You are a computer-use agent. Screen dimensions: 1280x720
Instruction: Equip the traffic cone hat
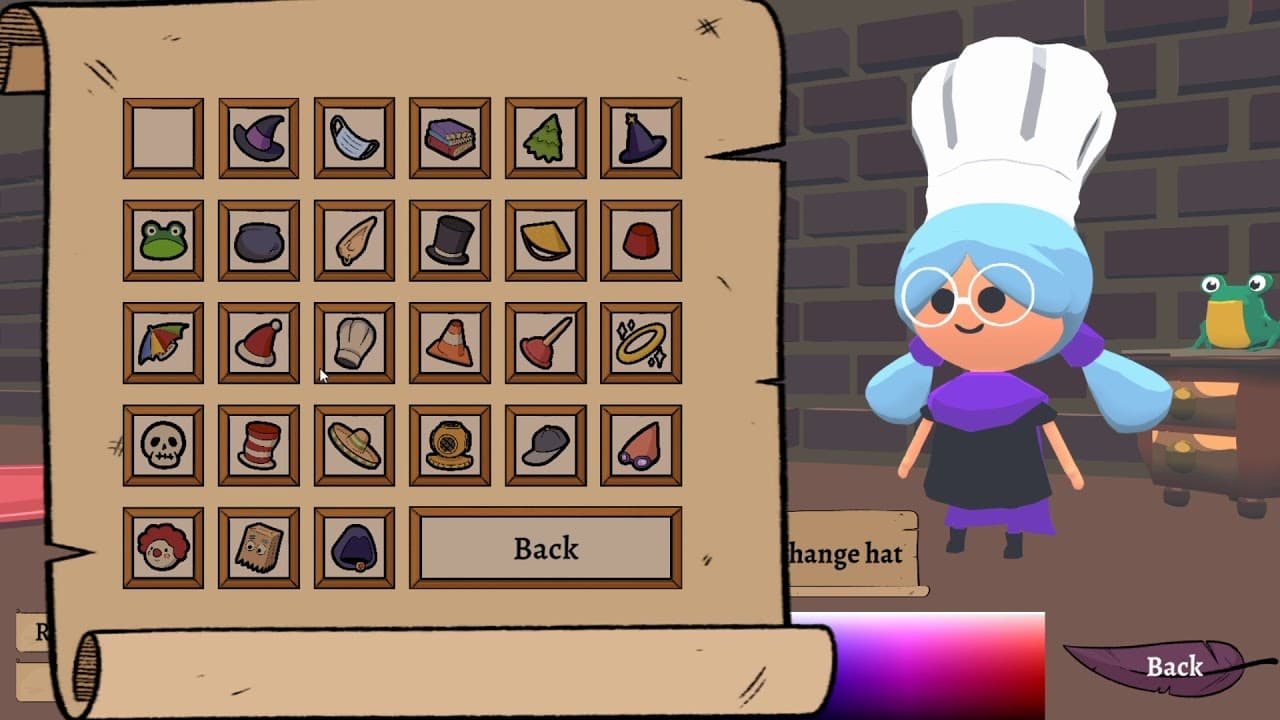(450, 342)
